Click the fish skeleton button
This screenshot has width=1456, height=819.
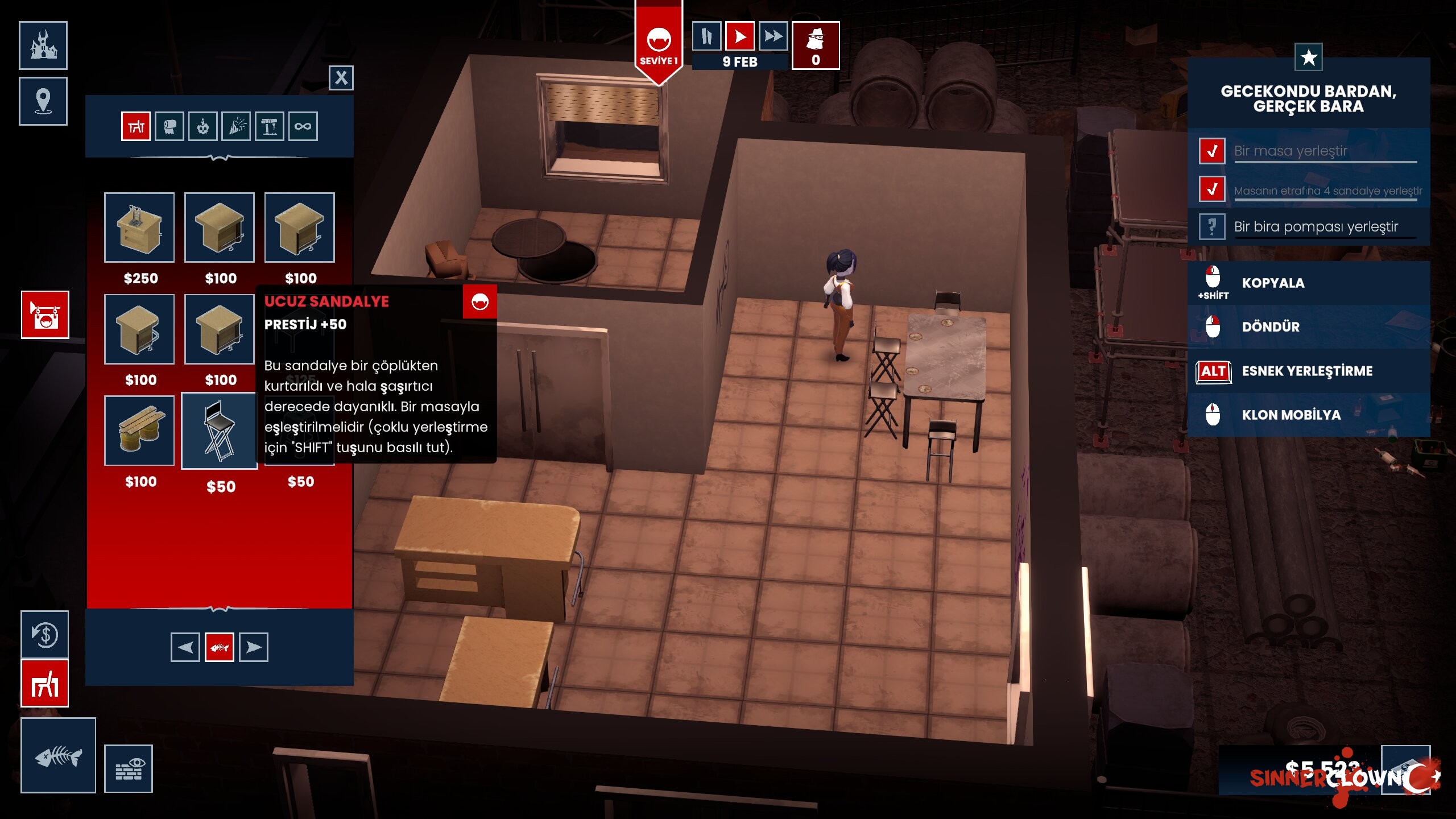(x=58, y=755)
